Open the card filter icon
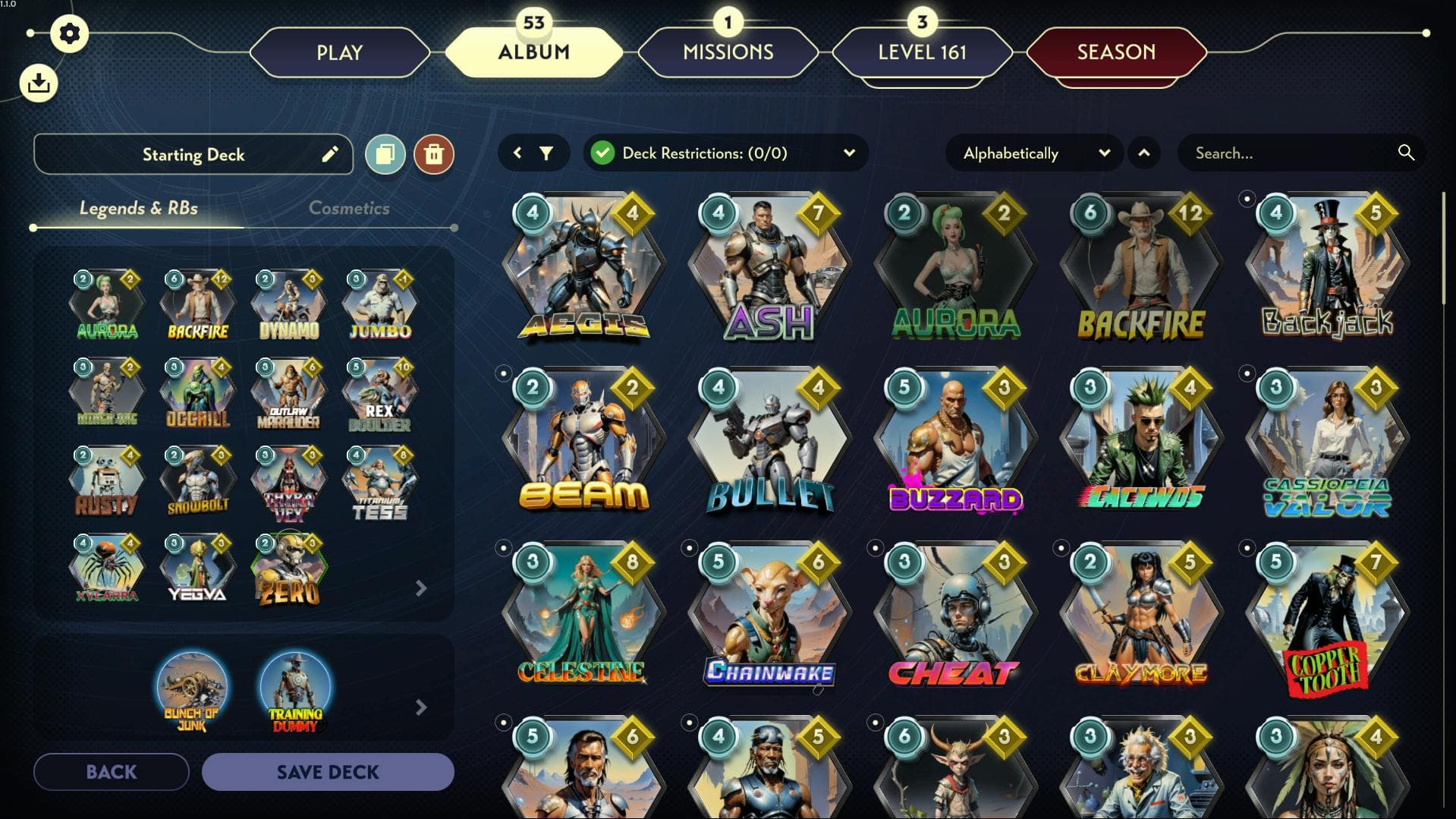The image size is (1456, 819). tap(548, 153)
